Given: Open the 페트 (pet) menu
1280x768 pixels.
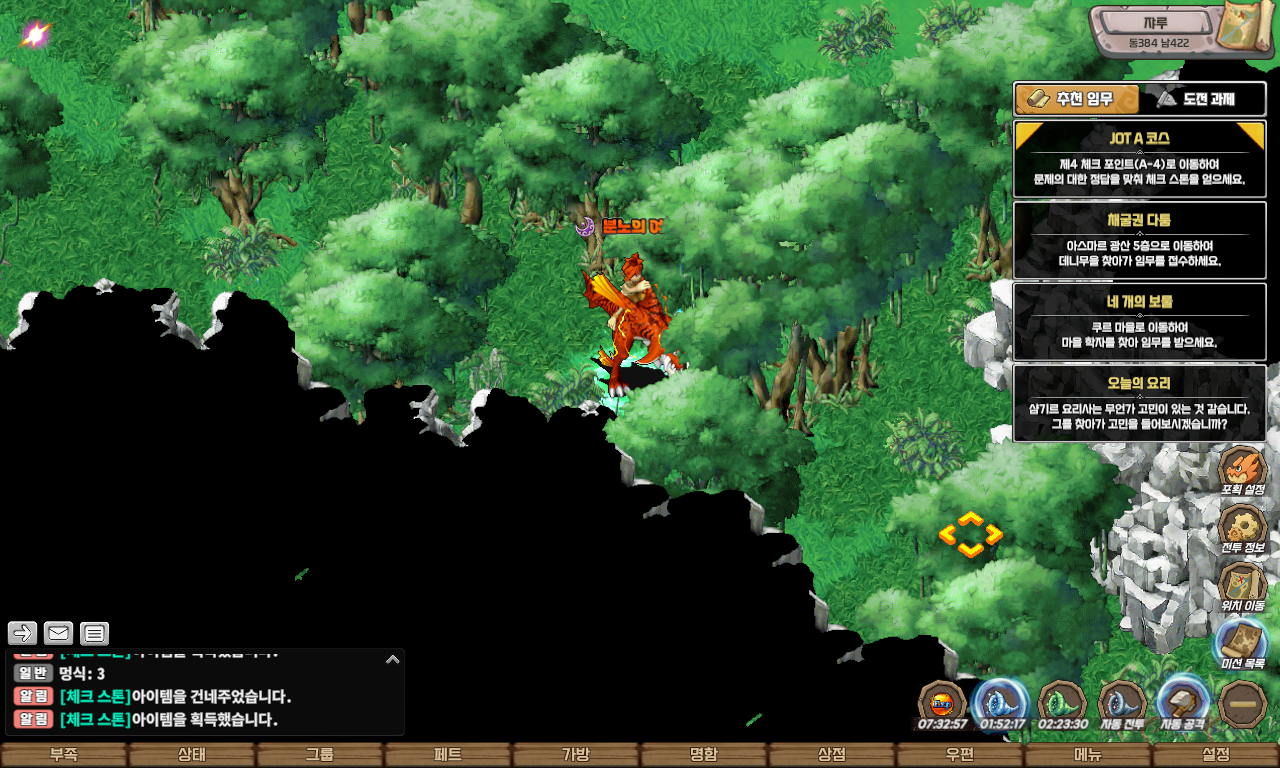Looking at the screenshot, I should [x=448, y=755].
